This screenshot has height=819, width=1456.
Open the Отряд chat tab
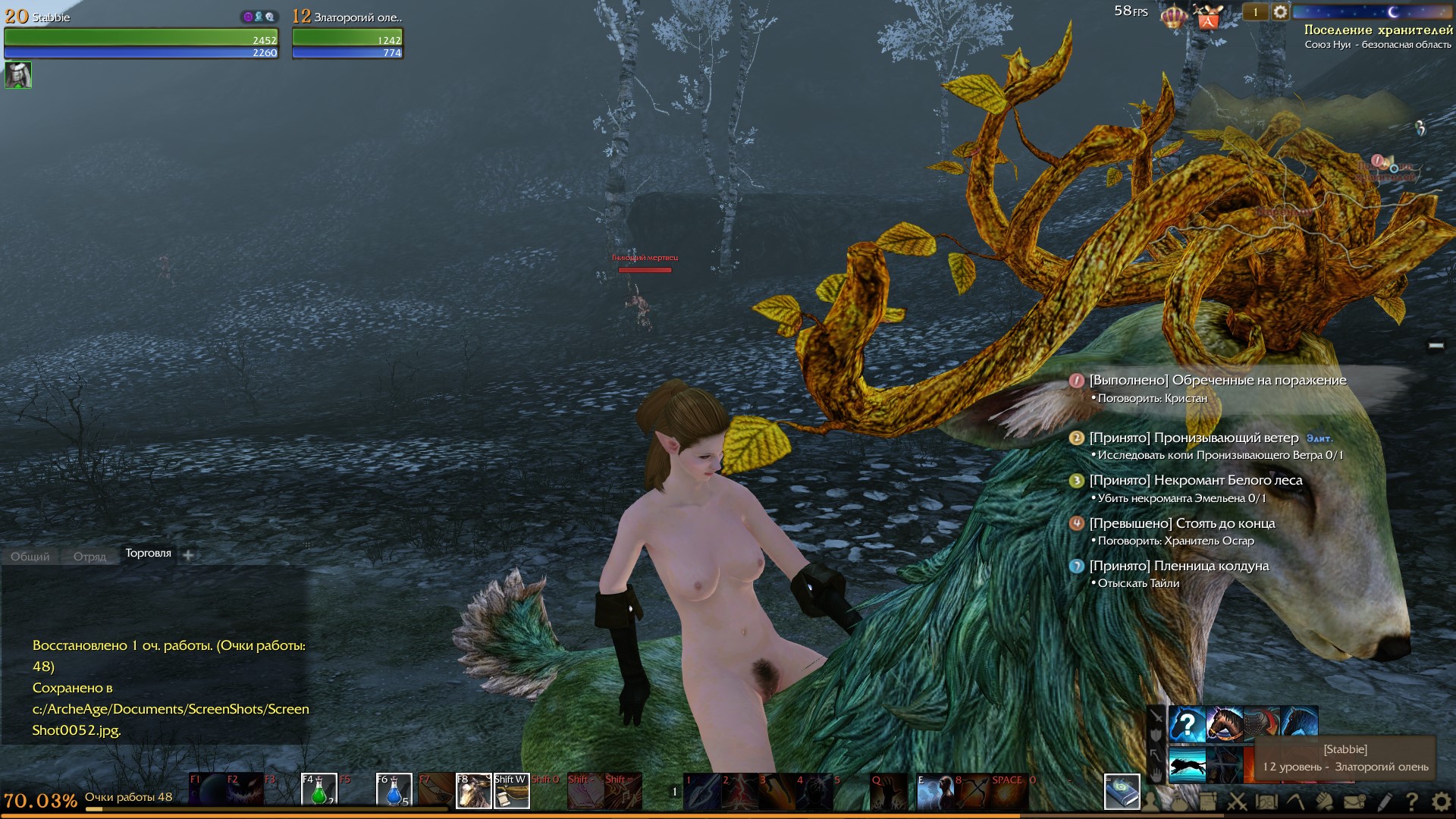point(89,557)
